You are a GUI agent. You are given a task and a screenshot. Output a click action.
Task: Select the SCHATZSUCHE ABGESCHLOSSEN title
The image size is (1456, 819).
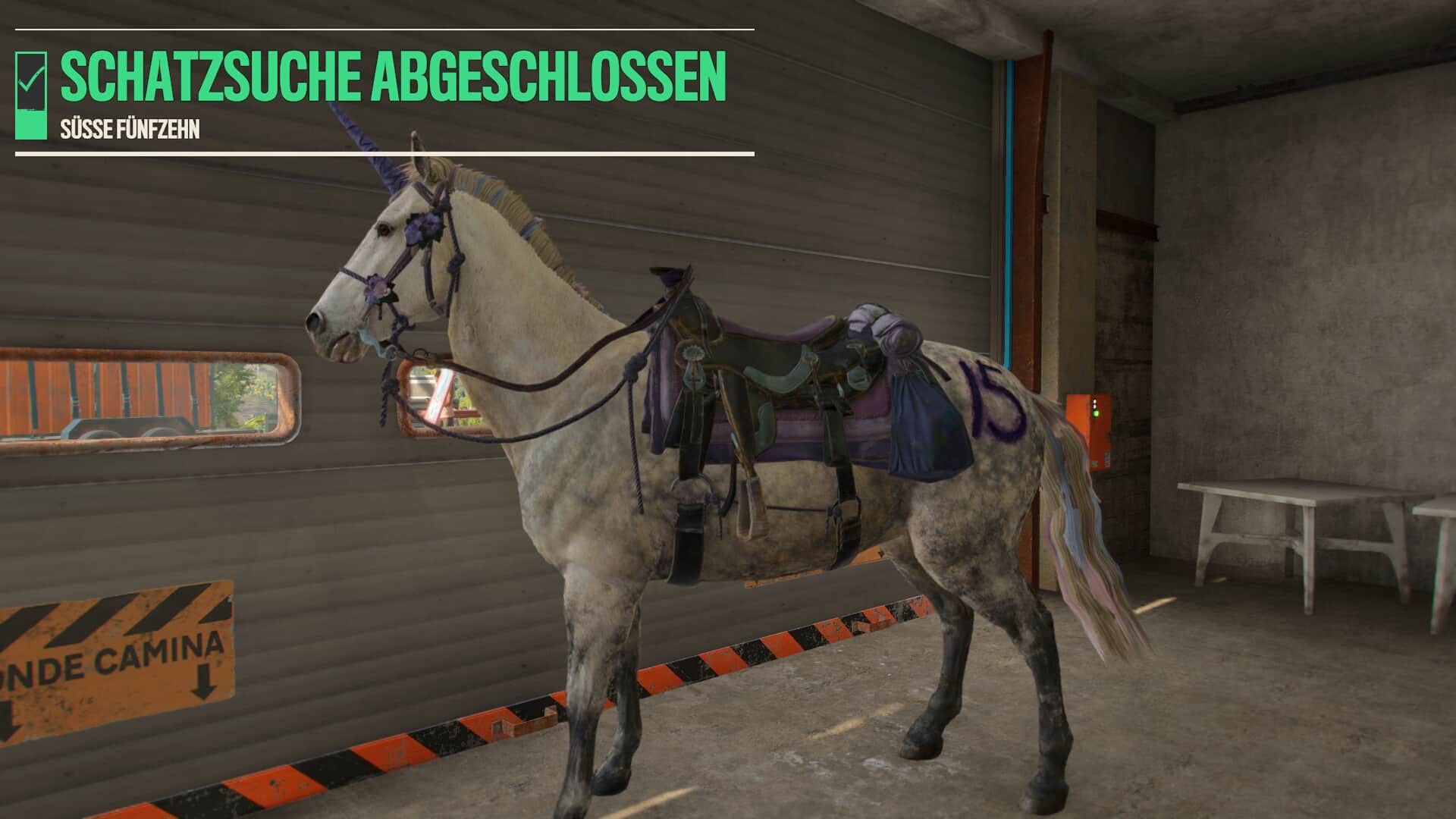[x=391, y=76]
